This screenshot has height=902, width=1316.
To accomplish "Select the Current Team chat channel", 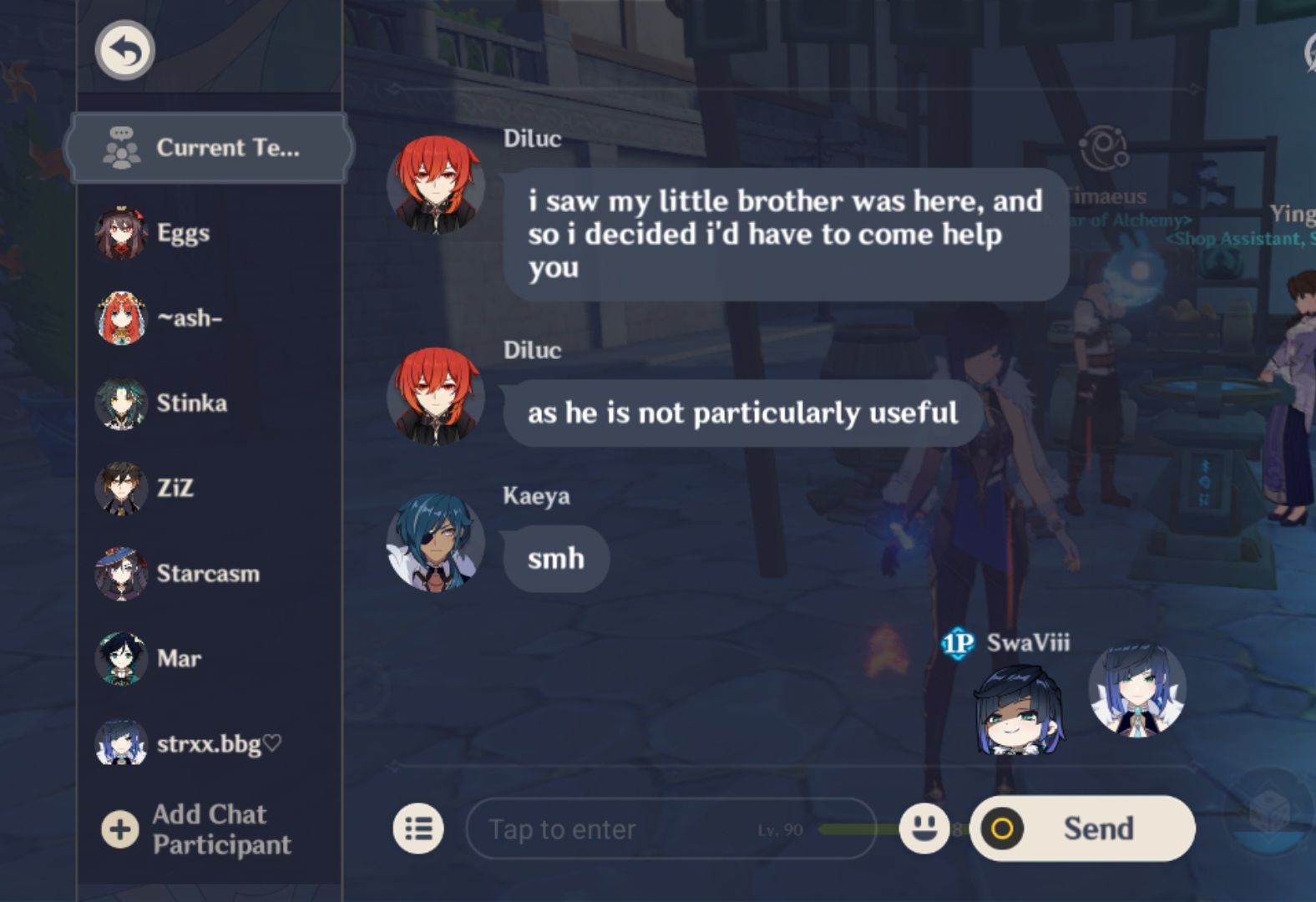I will pos(207,147).
